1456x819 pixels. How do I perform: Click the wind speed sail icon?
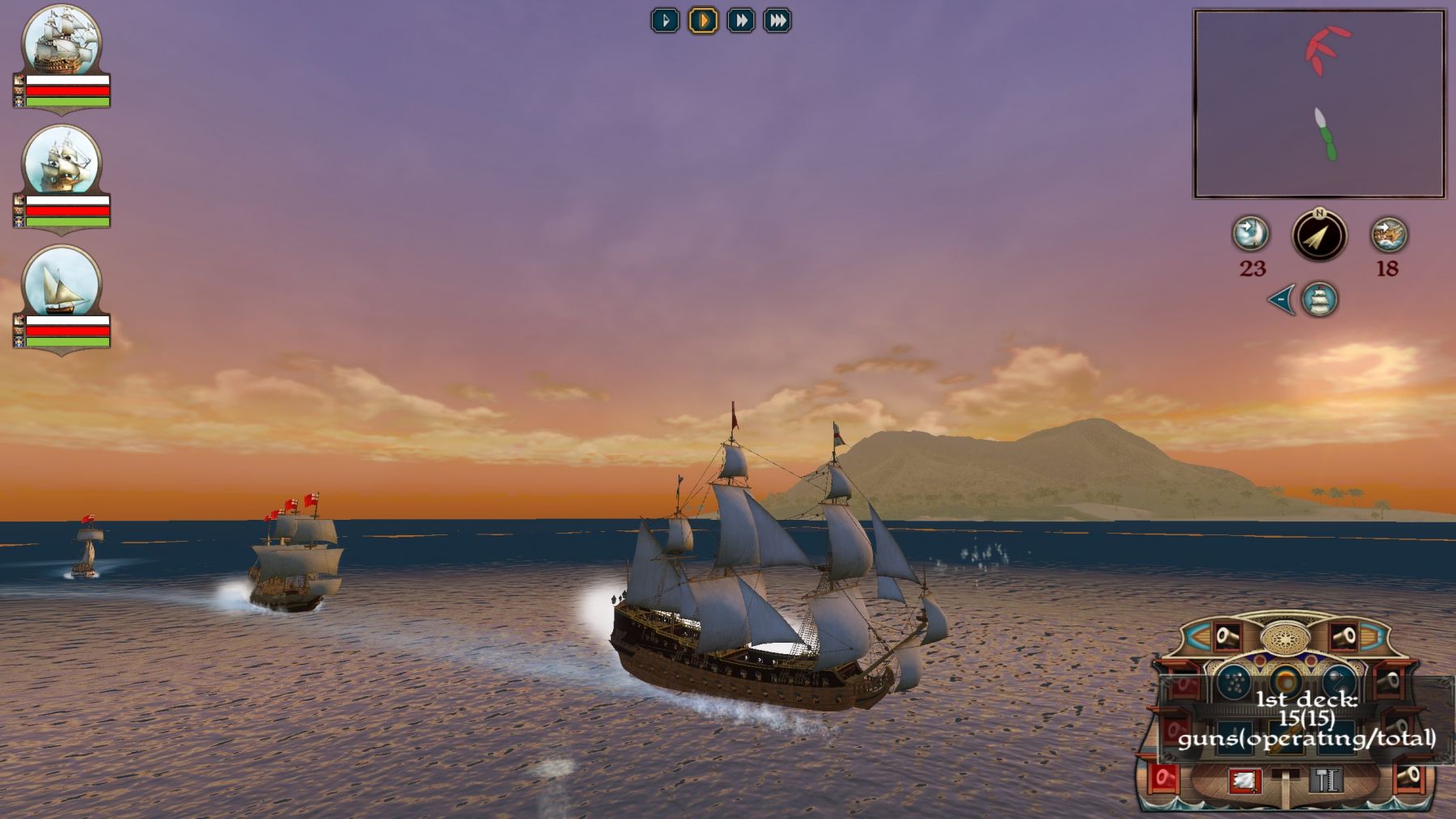coord(1251,234)
